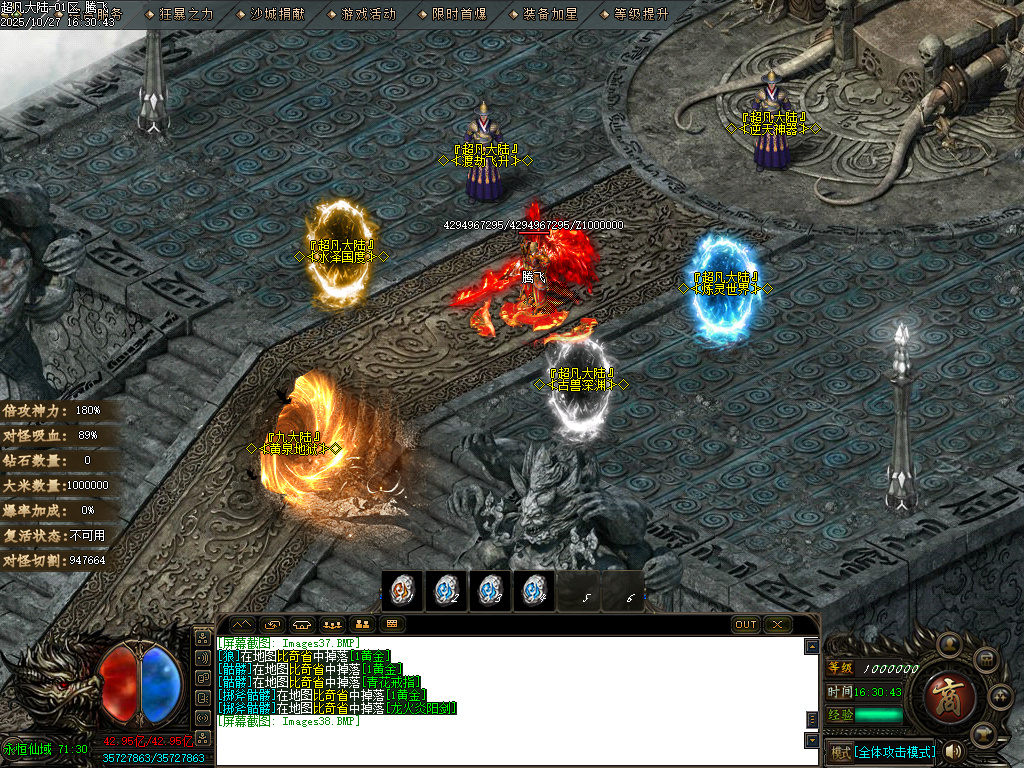Open the anvil forge round button
This screenshot has width=1024, height=768.
click(983, 733)
